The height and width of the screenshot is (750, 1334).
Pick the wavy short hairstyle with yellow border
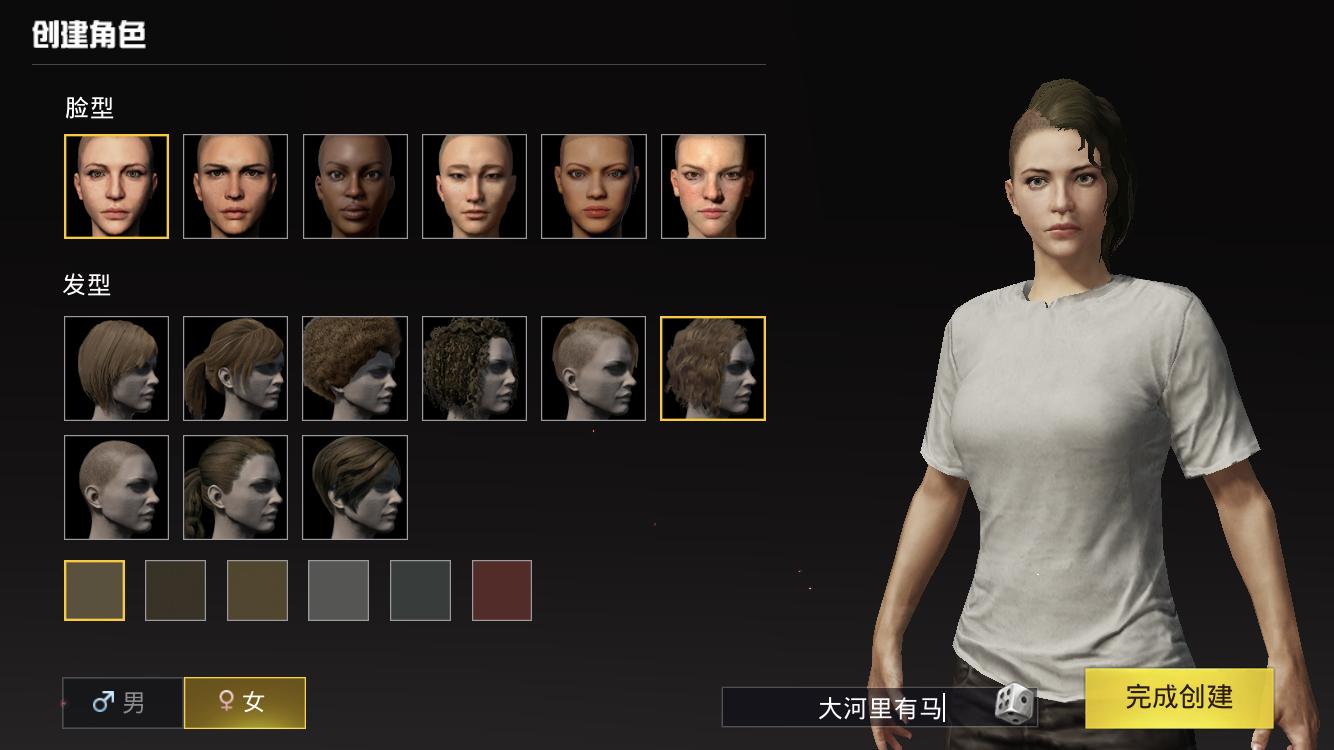(x=713, y=368)
